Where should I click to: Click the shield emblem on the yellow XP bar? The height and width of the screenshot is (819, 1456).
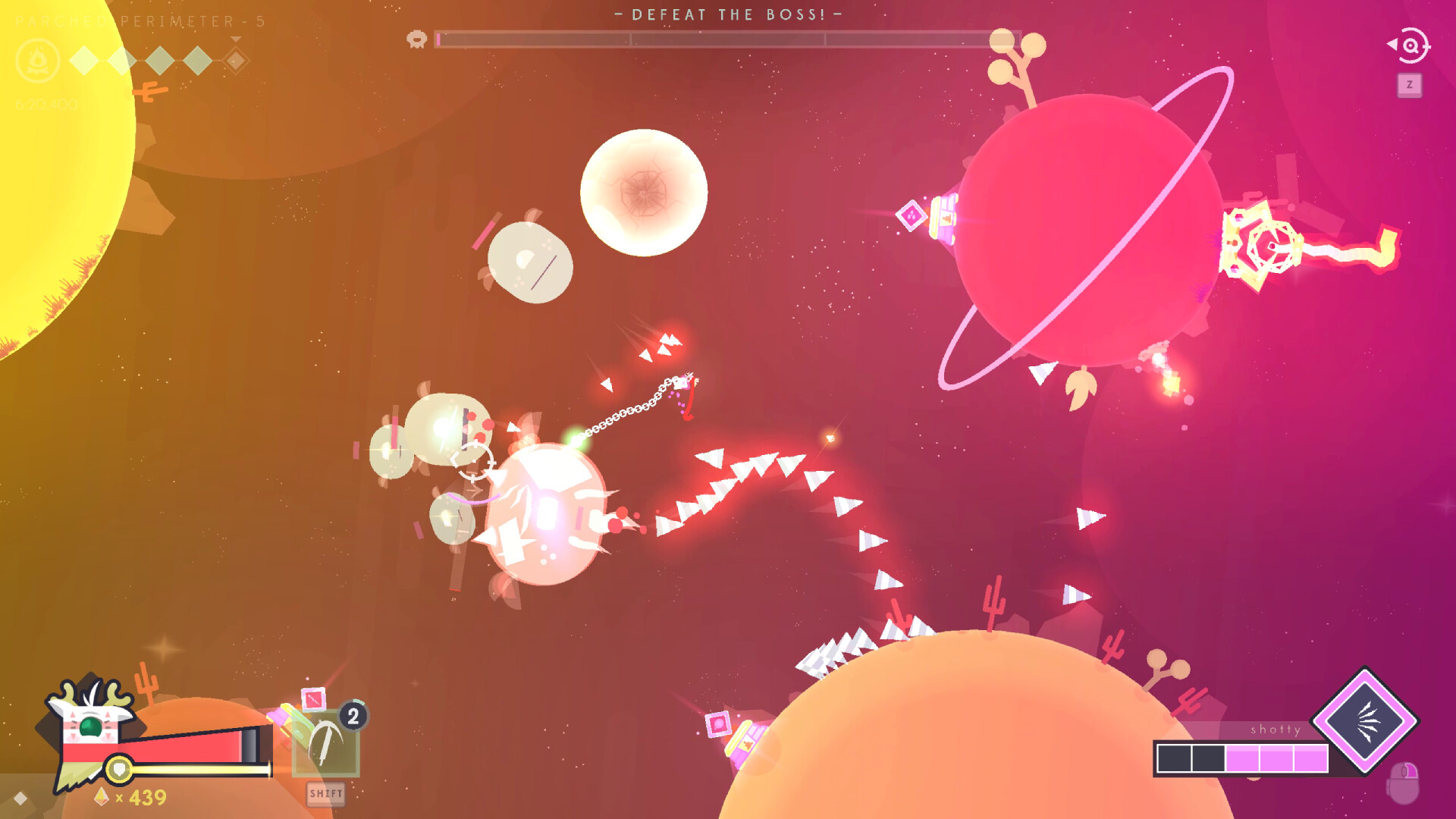(118, 770)
